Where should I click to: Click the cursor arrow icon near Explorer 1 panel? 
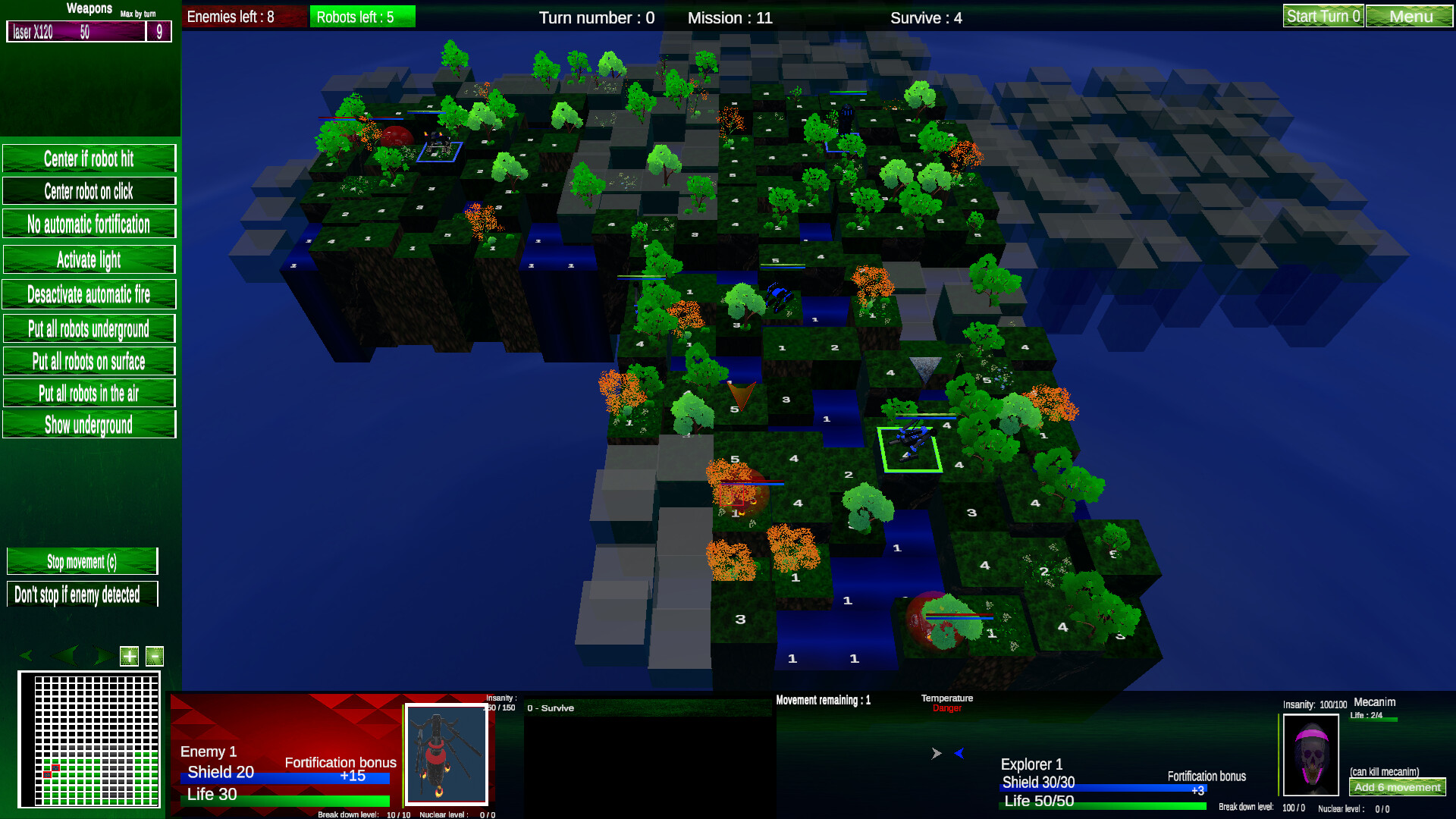pyautogui.click(x=937, y=754)
